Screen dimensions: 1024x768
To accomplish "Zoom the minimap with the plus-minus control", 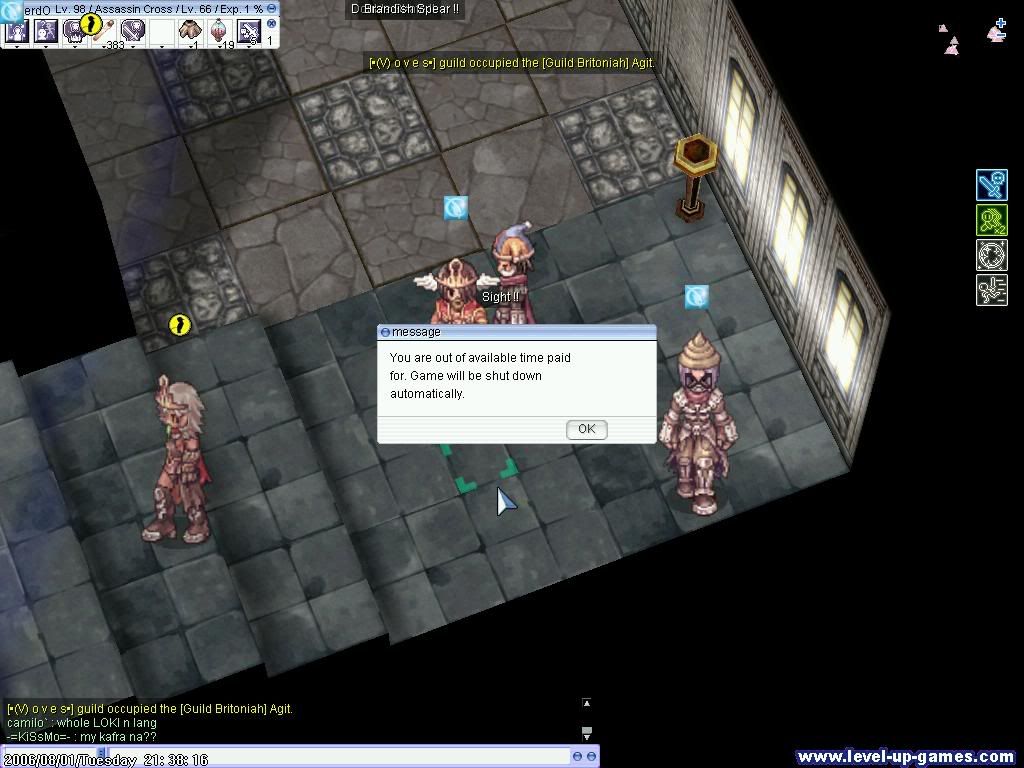I will coord(997,30).
